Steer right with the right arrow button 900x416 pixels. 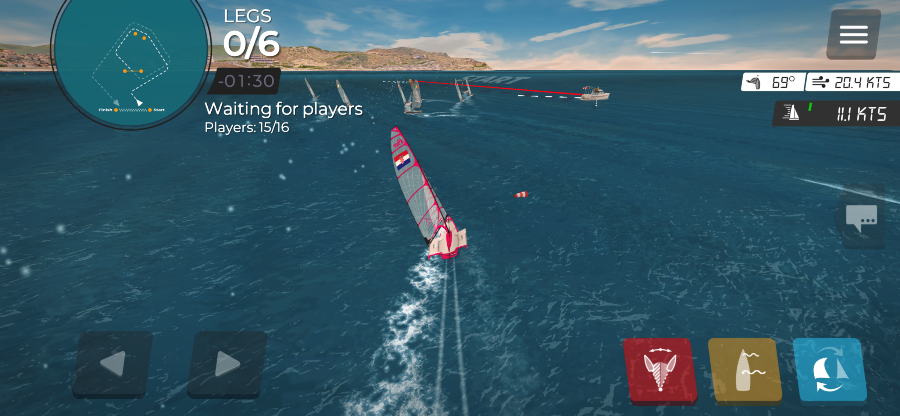pyautogui.click(x=227, y=364)
